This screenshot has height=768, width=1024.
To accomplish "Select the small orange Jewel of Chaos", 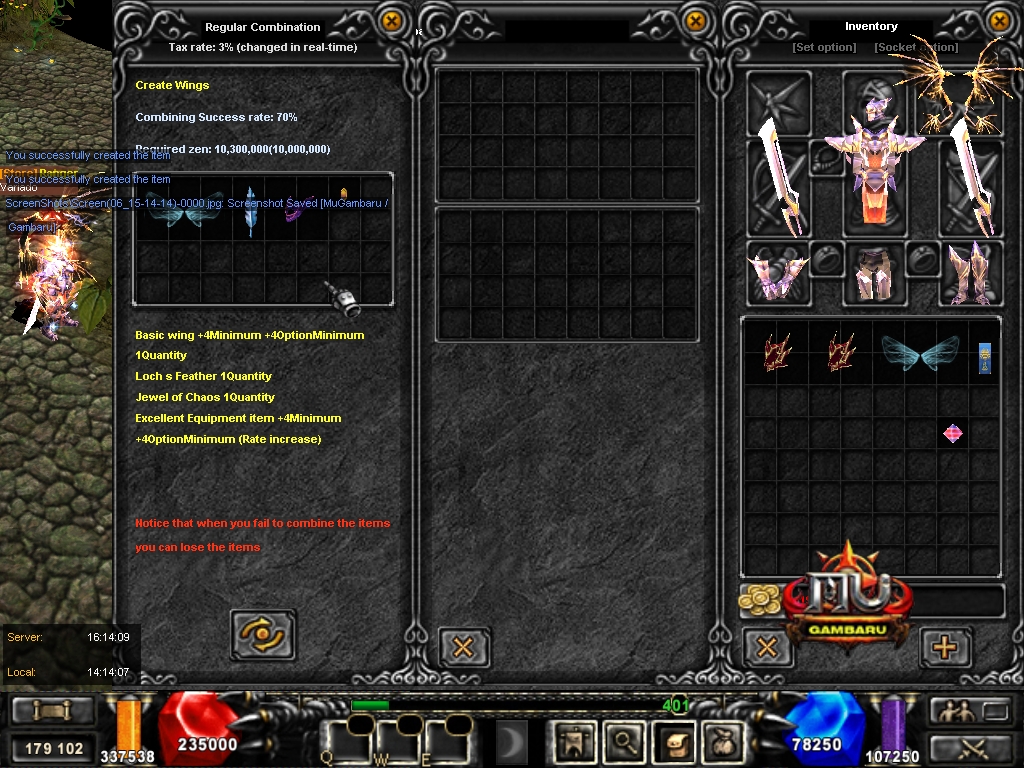I will (344, 193).
